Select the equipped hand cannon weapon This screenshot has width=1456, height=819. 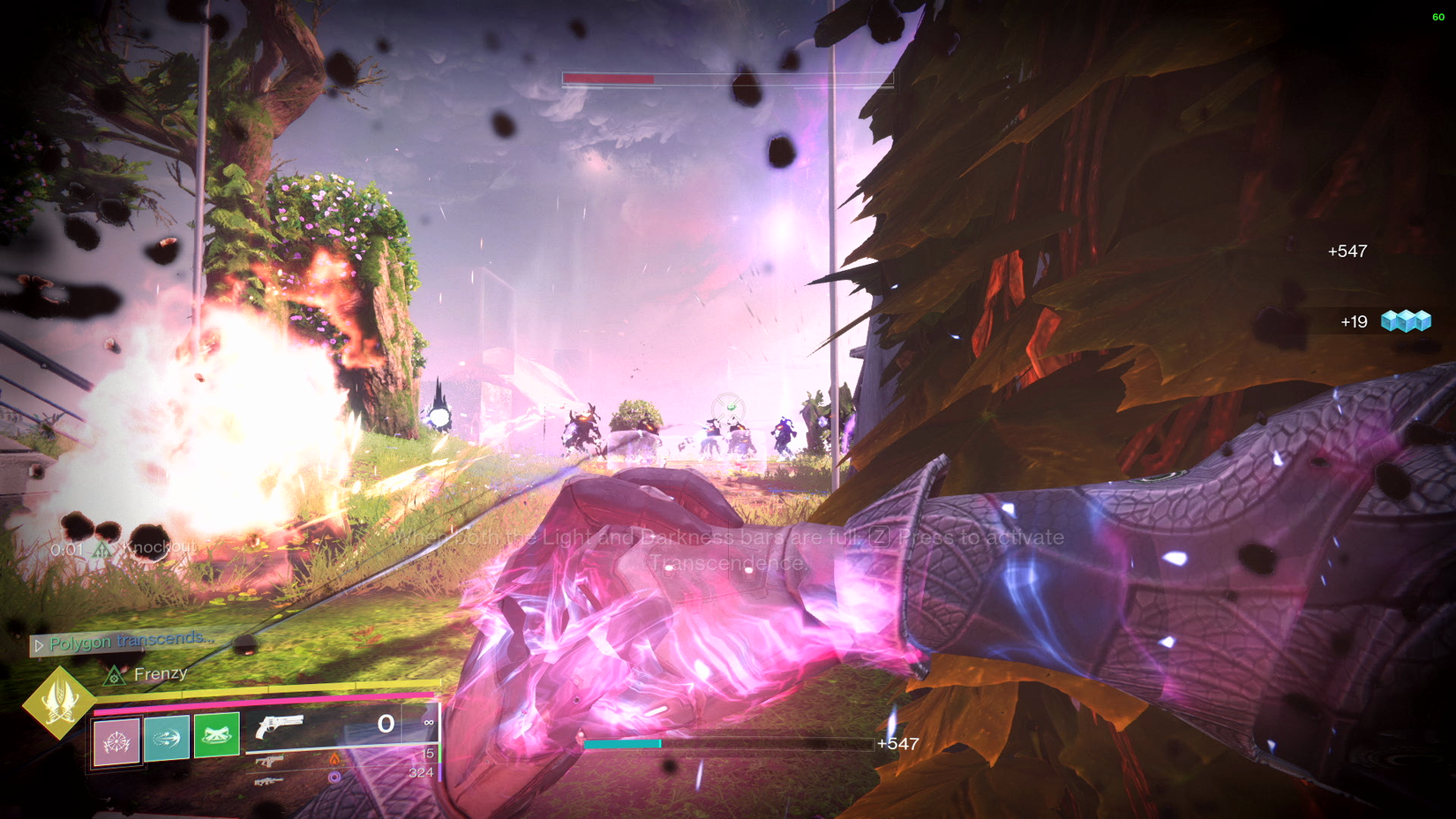[x=280, y=725]
